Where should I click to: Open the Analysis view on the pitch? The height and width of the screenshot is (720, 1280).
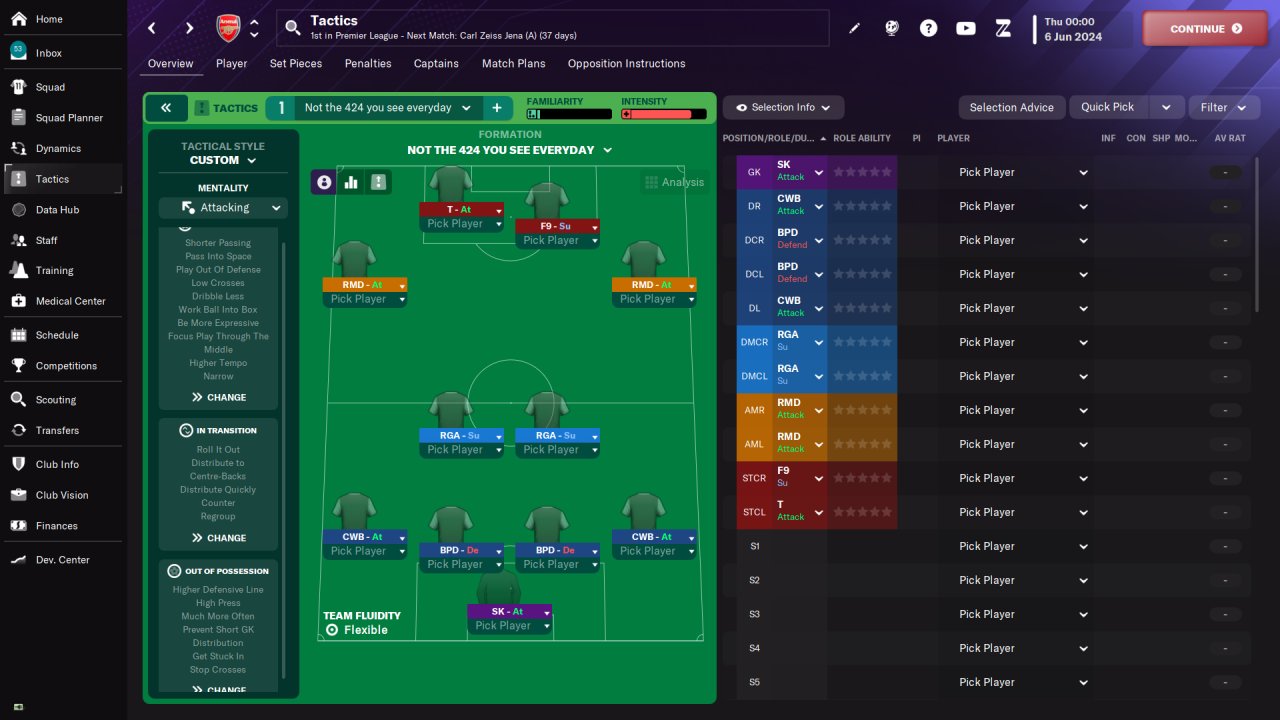click(x=674, y=182)
